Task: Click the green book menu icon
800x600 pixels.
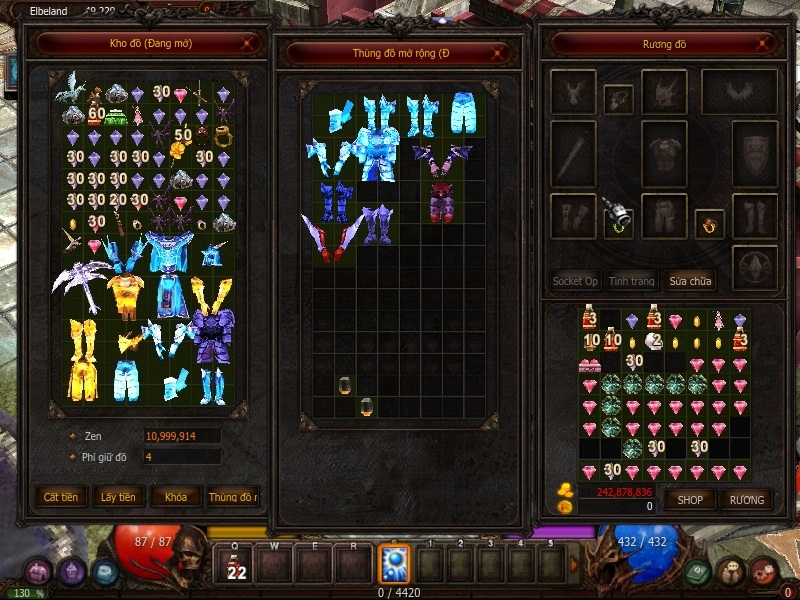Action: coord(699,570)
